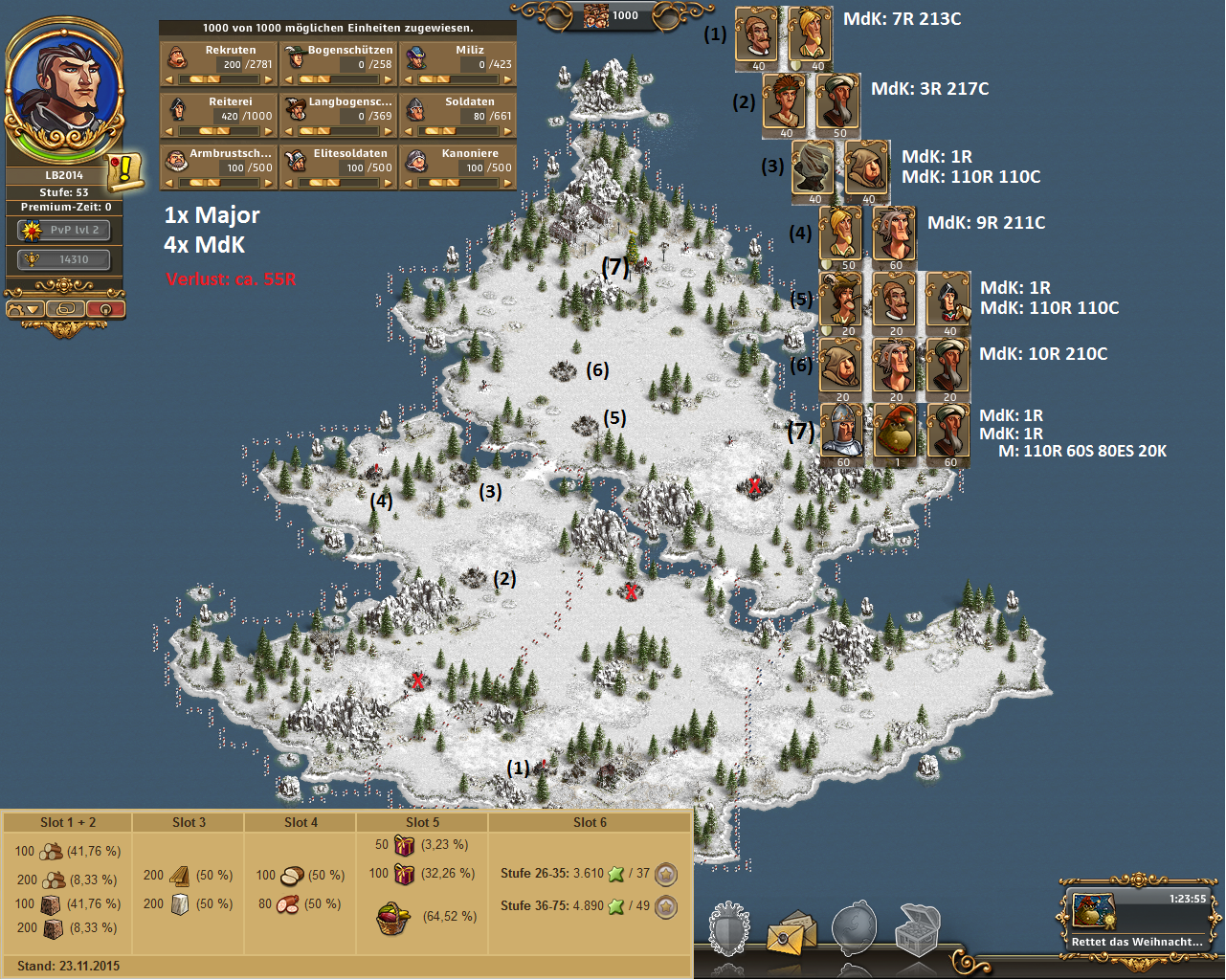The height and width of the screenshot is (980, 1226).
Task: Open the Rettet das Weihnacht... adventure tracker
Action: [1137, 917]
